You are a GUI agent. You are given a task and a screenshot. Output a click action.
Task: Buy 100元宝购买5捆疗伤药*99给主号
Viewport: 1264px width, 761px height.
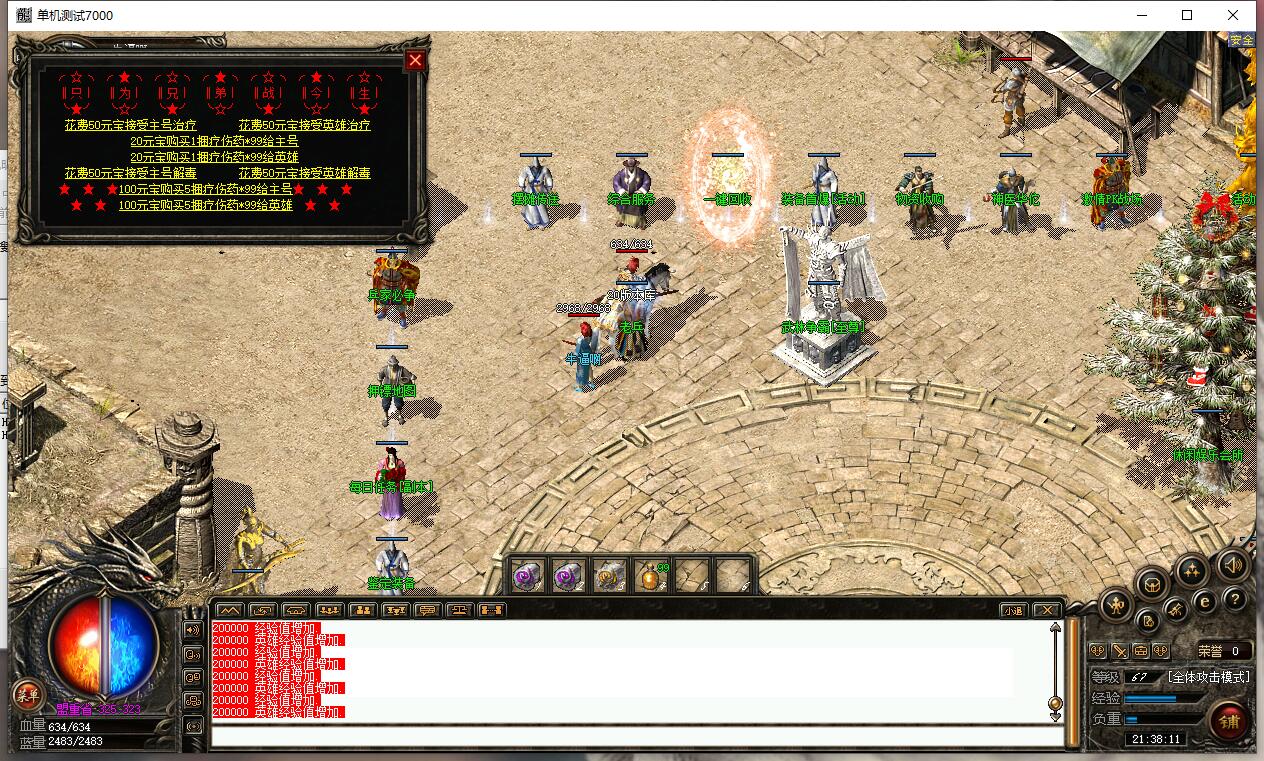point(205,189)
